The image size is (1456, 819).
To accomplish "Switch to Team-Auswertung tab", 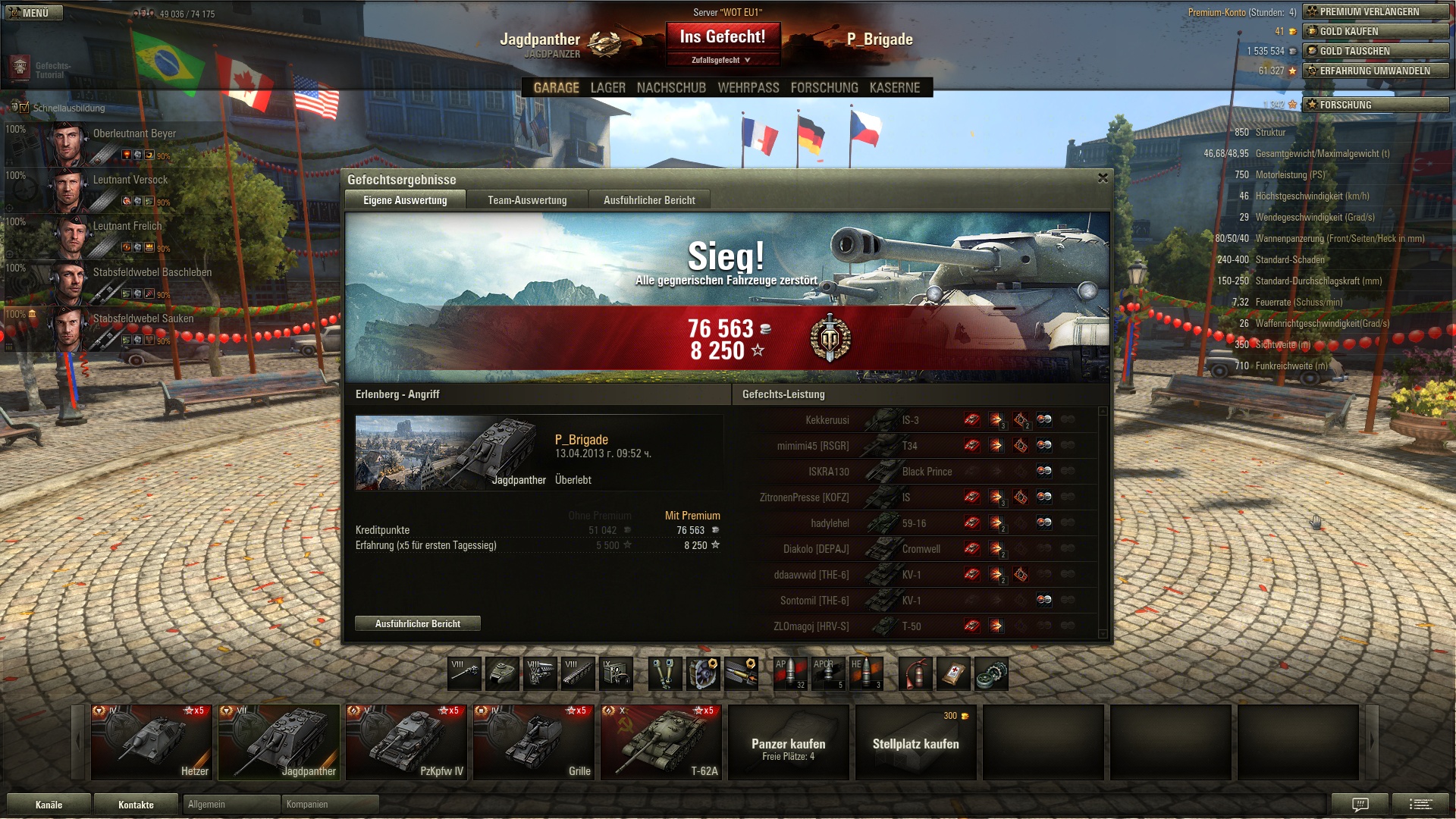I will pos(527,200).
